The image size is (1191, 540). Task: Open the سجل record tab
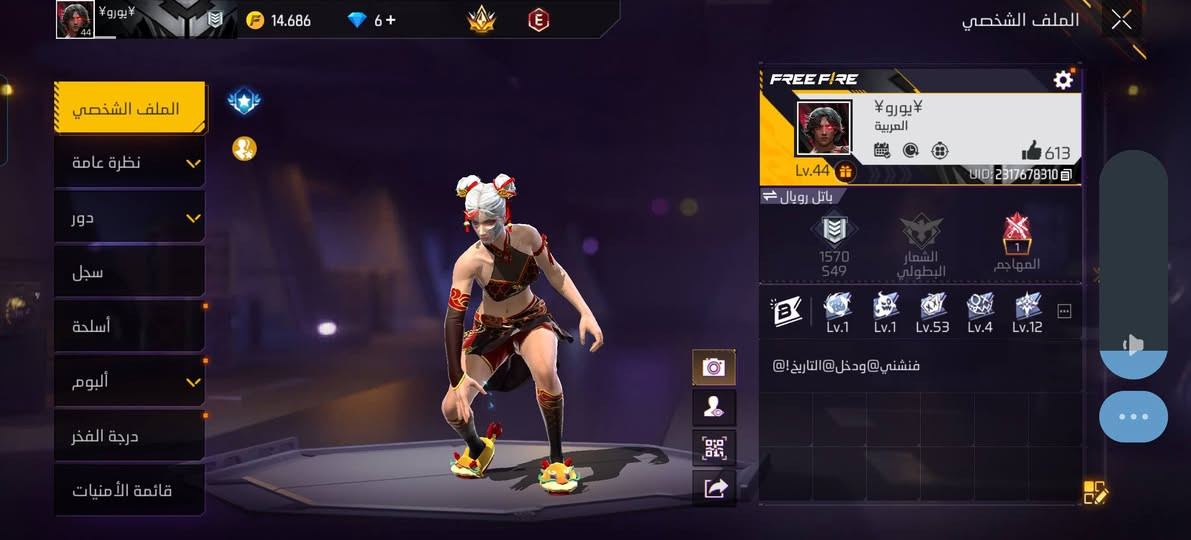(129, 272)
